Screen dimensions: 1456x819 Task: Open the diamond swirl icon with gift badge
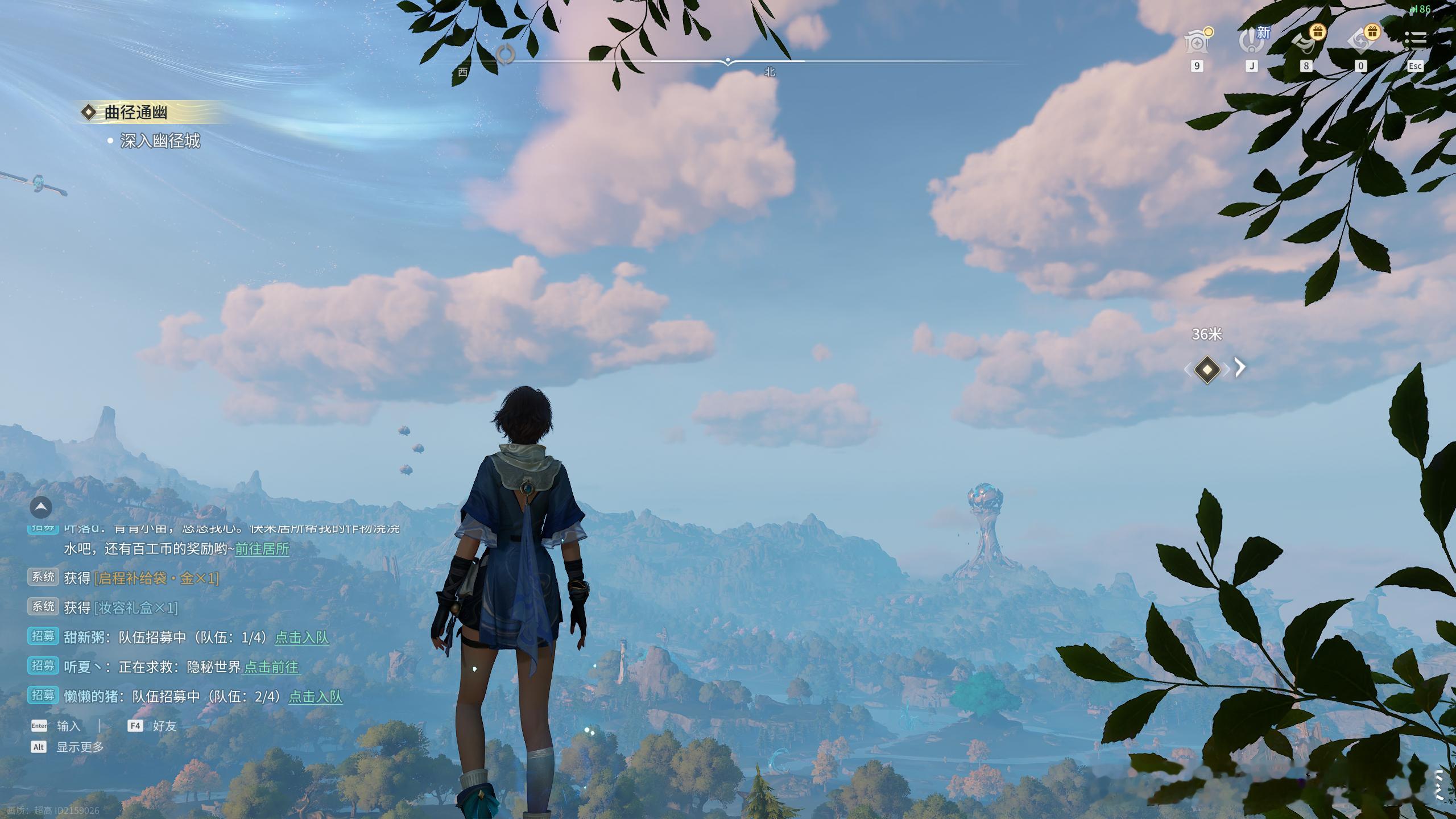pyautogui.click(x=1360, y=41)
